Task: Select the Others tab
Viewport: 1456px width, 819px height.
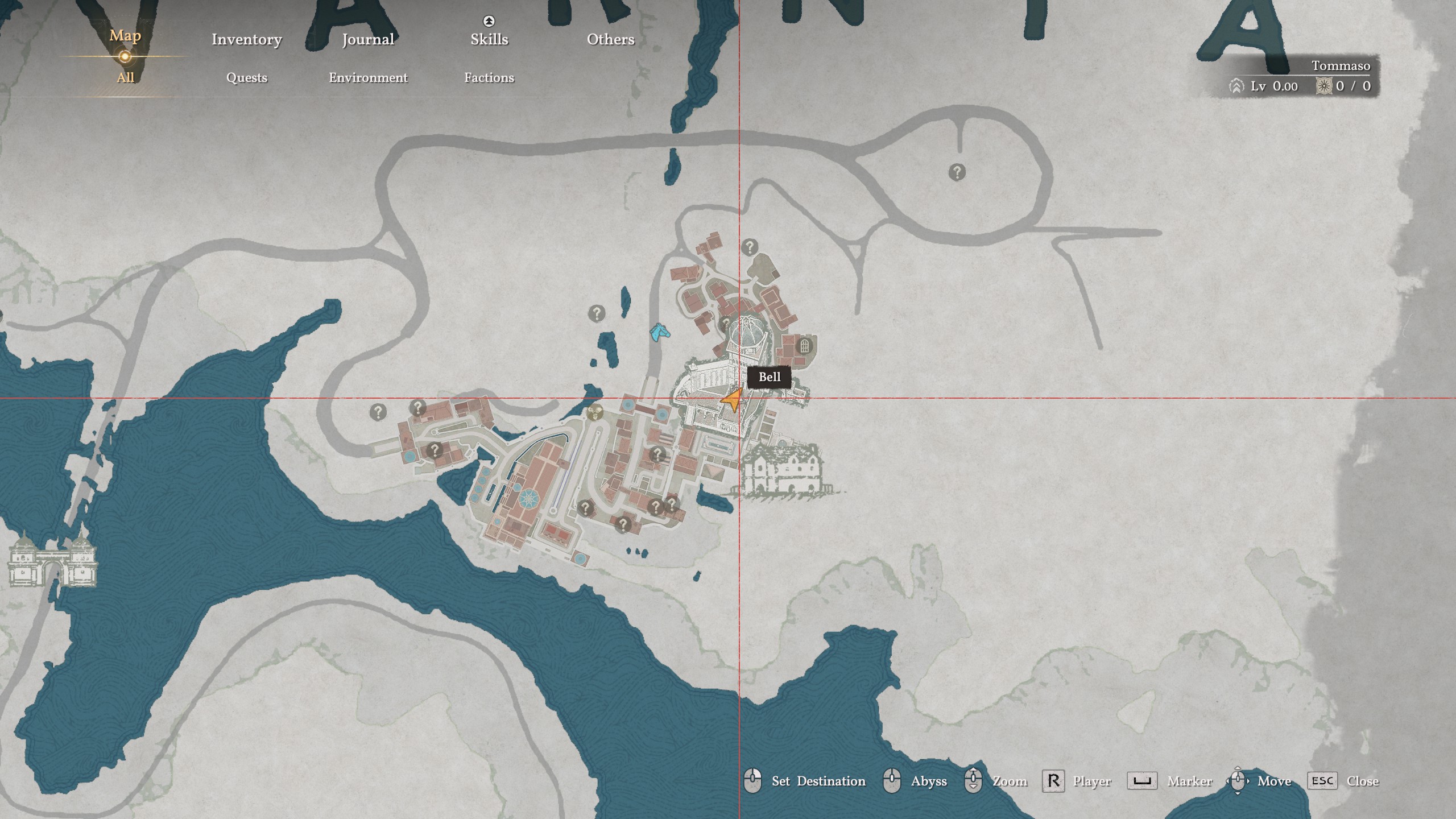Action: [x=610, y=39]
